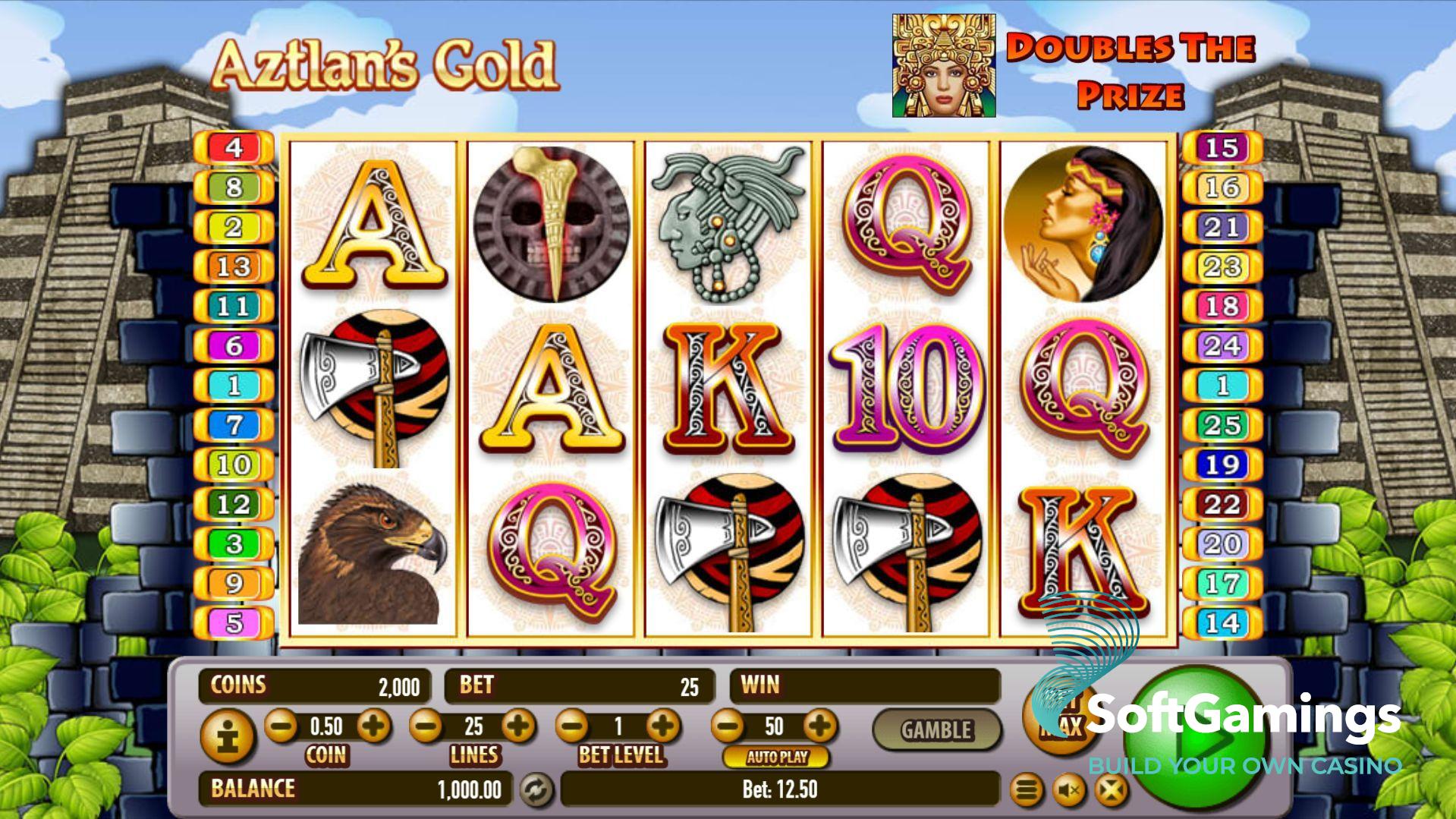
Task: Decrease the coin value
Action: tap(281, 726)
